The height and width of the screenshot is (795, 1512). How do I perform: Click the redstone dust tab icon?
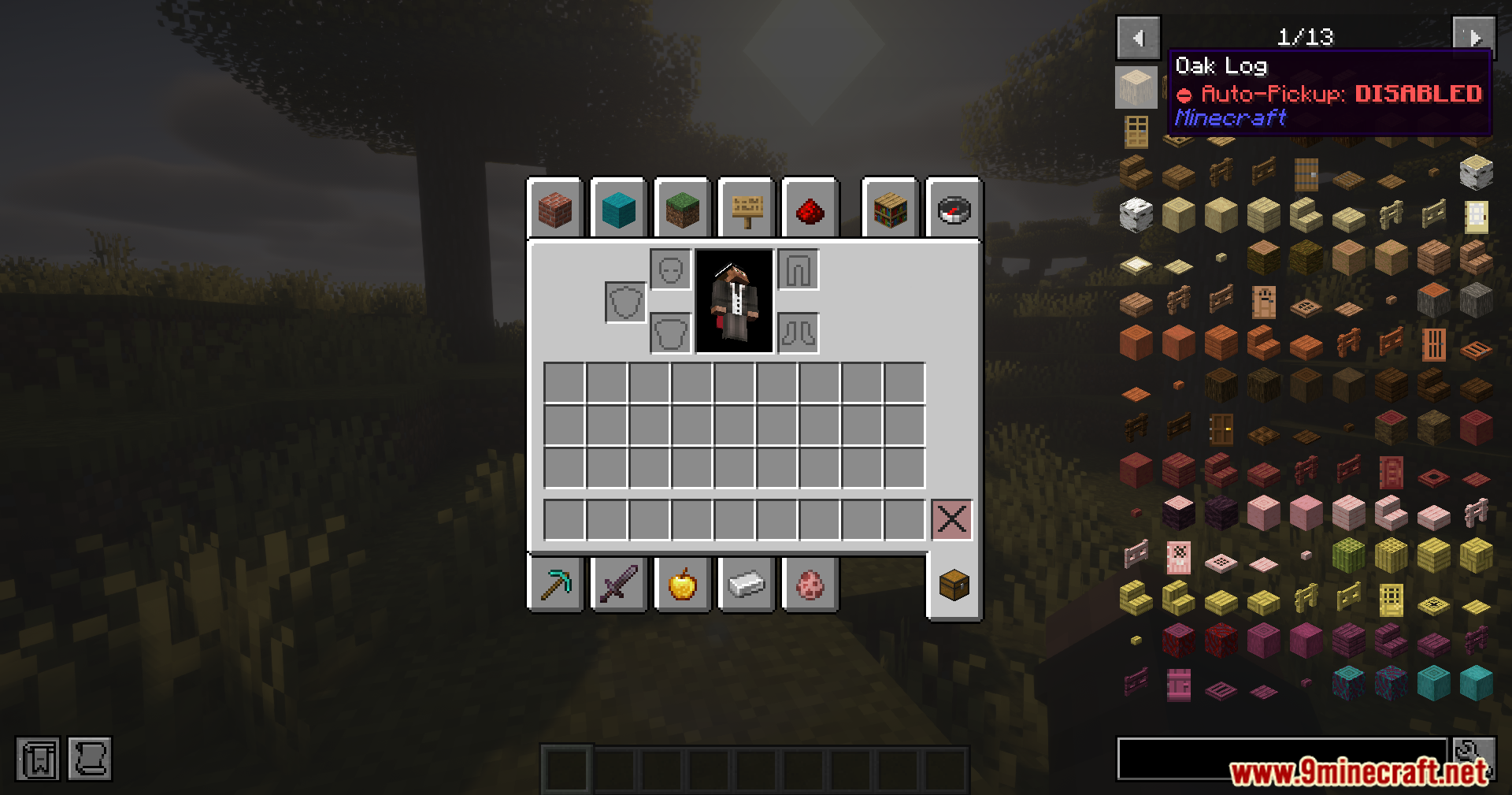810,209
